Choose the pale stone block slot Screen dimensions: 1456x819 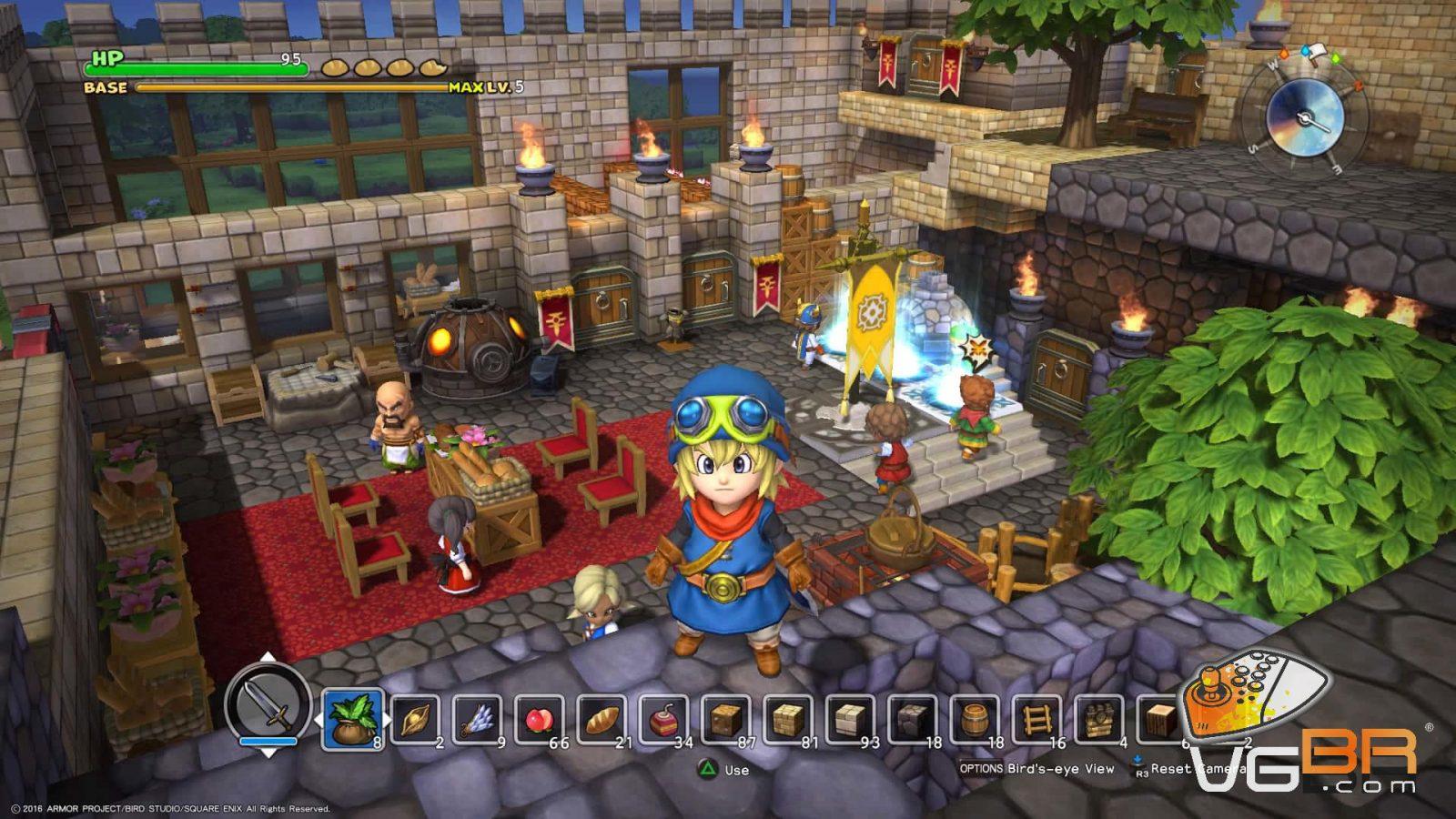tap(852, 720)
